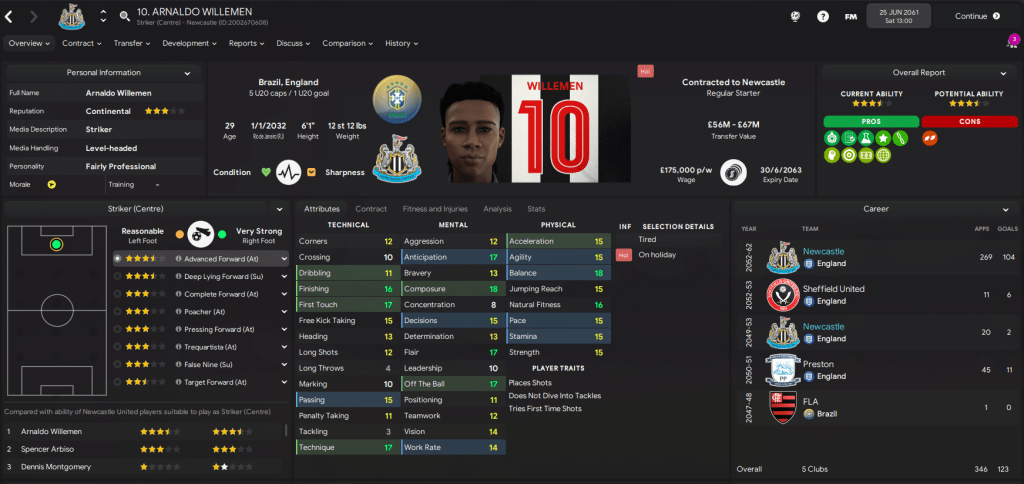Open the Discuss menu
Image resolution: width=1024 pixels, height=484 pixels.
(x=293, y=43)
